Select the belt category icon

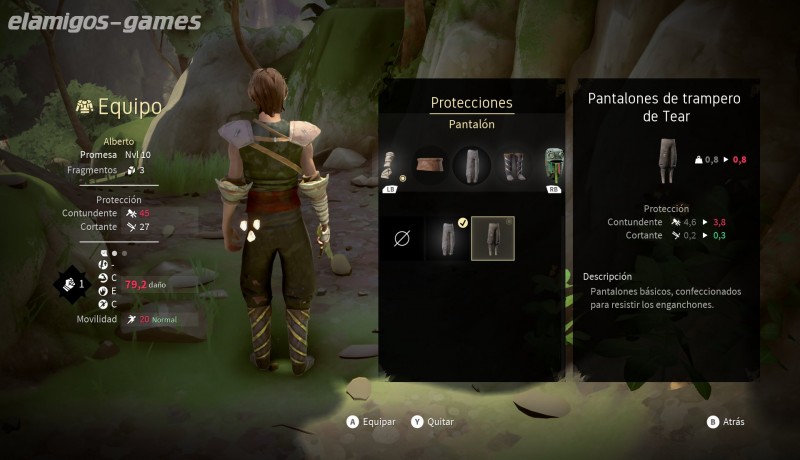click(430, 165)
